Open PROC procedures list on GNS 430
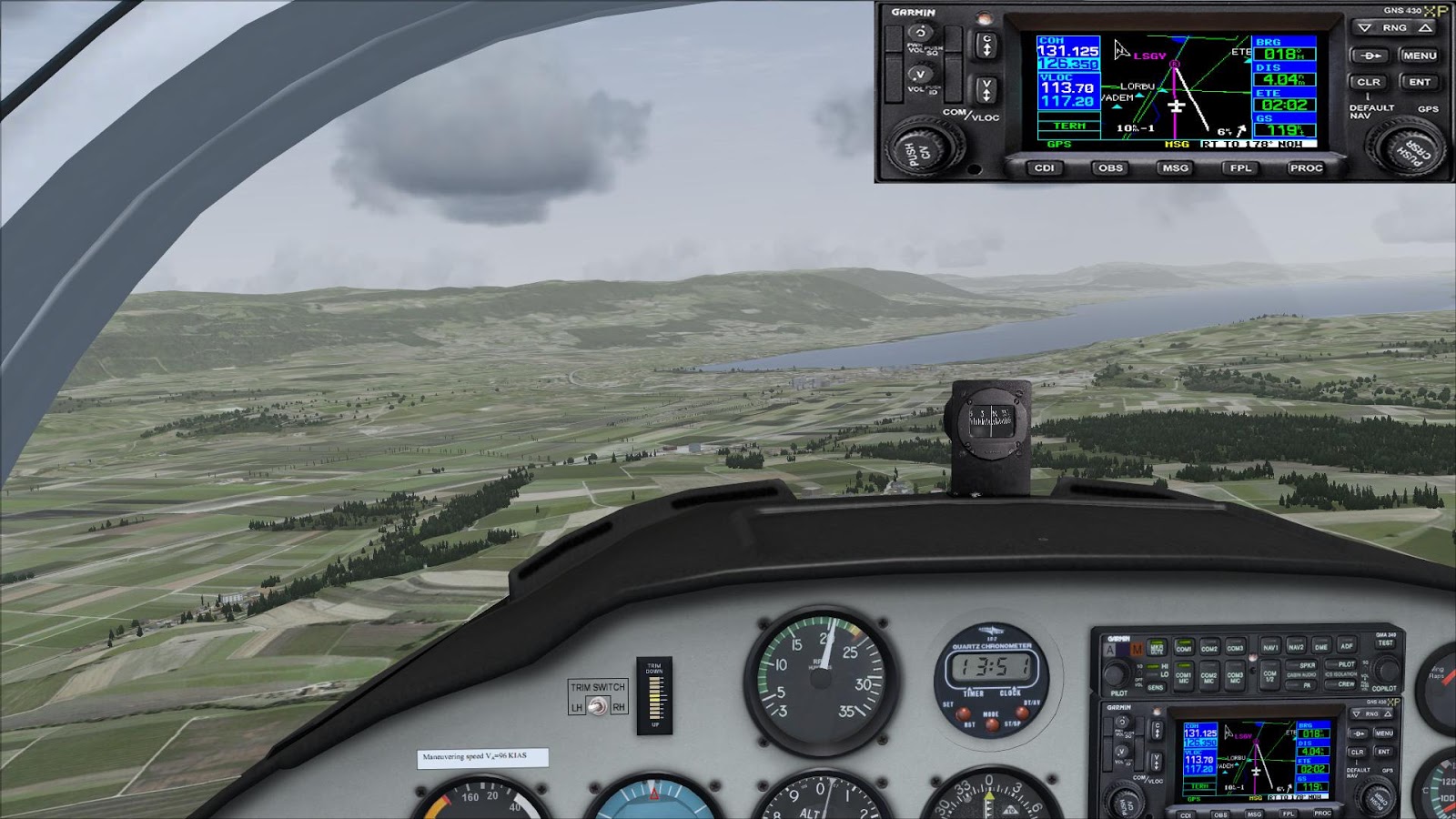This screenshot has width=1456, height=819. [1306, 169]
